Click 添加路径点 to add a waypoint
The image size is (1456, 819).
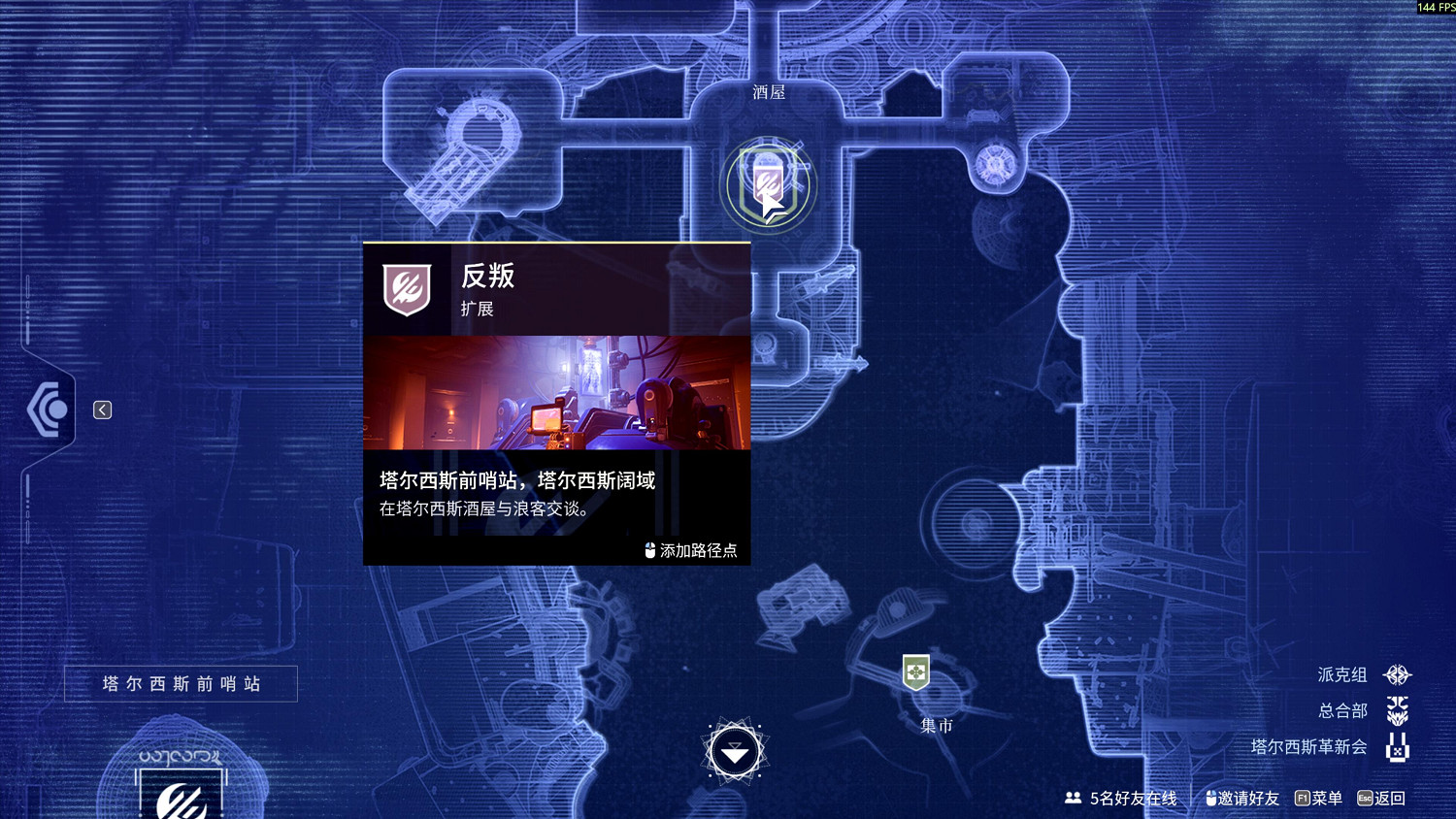coord(696,549)
